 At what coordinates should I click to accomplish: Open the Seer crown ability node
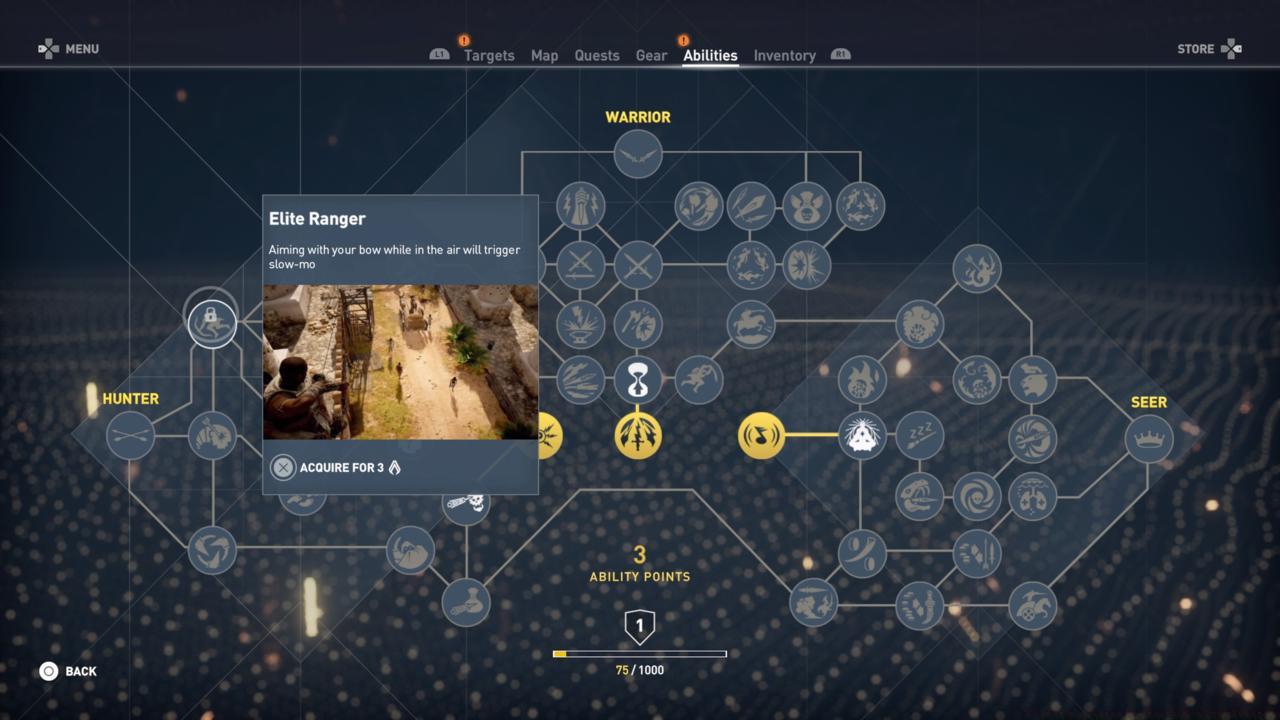click(x=1148, y=437)
